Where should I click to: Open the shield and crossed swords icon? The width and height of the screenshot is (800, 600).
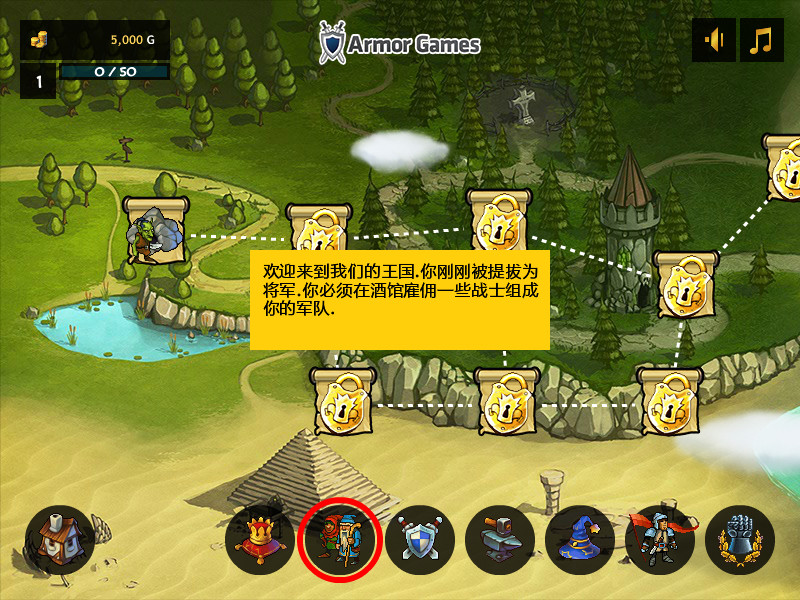click(x=420, y=540)
